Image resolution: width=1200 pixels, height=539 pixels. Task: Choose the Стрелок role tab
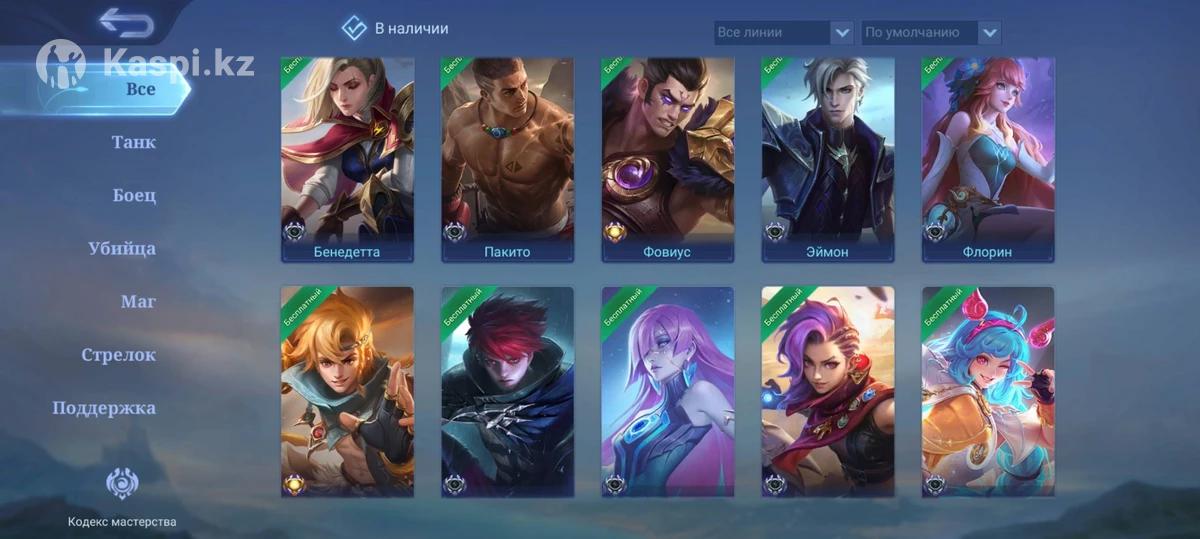tap(118, 355)
